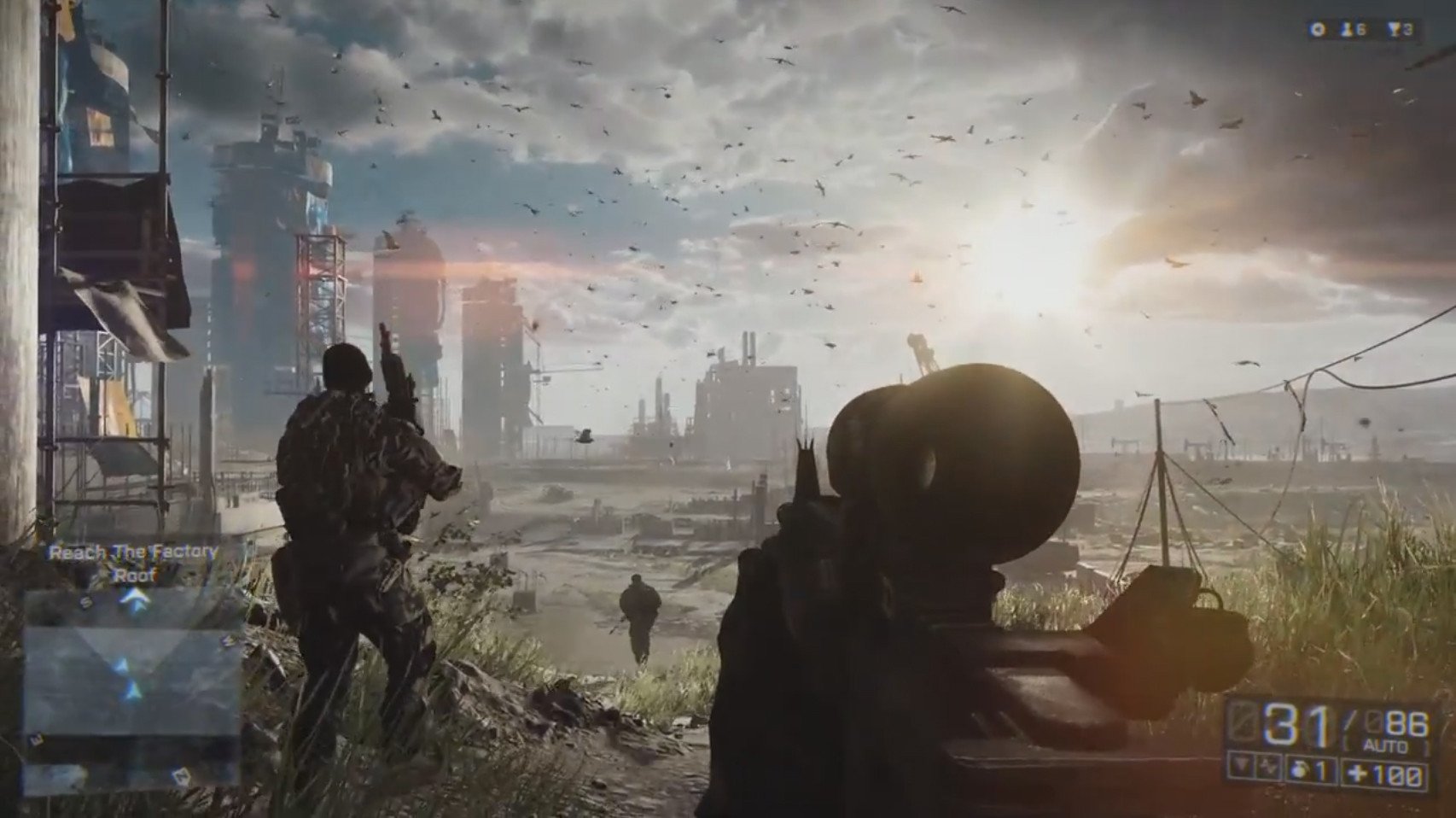Image resolution: width=1456 pixels, height=818 pixels.
Task: Select the grenade icon showing 1 remaining
Action: 1299,771
